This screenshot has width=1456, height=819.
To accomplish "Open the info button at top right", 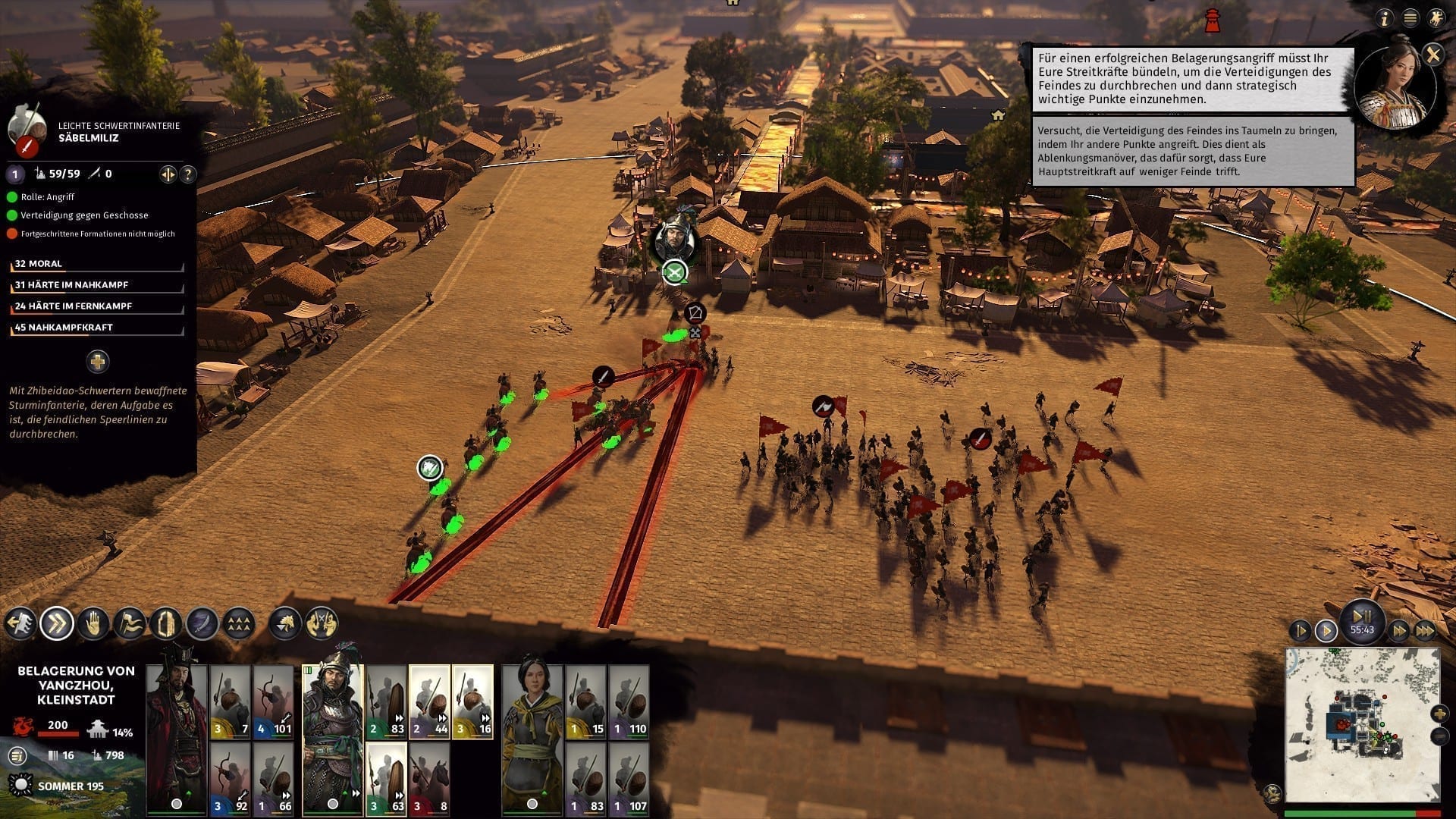I will 1385,18.
